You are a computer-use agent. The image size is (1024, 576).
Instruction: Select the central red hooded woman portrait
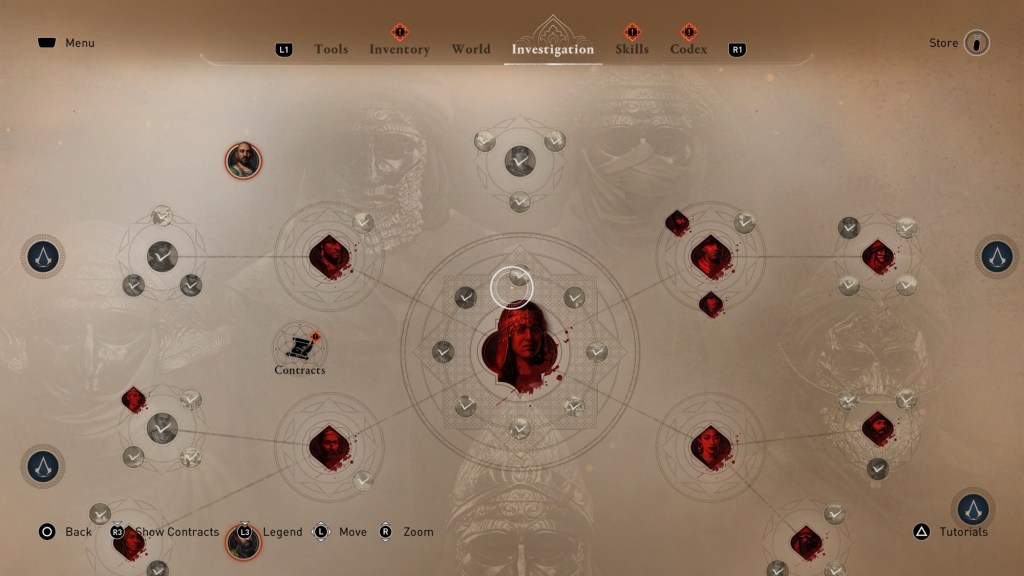click(518, 349)
